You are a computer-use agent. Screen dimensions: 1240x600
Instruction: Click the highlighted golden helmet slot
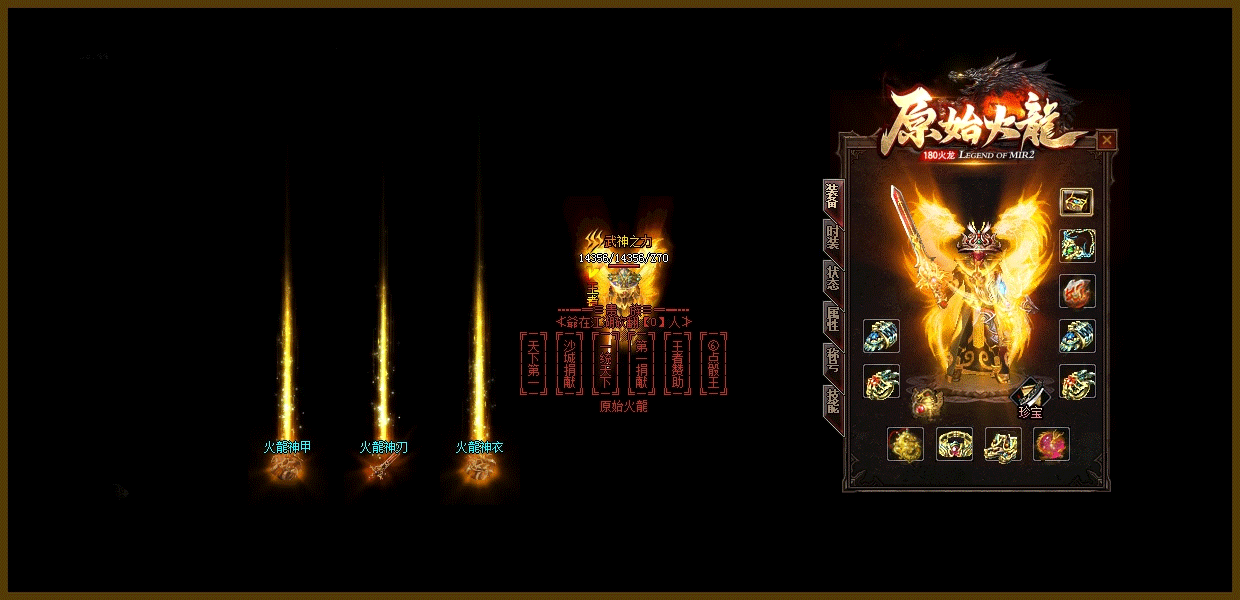pos(1077,201)
